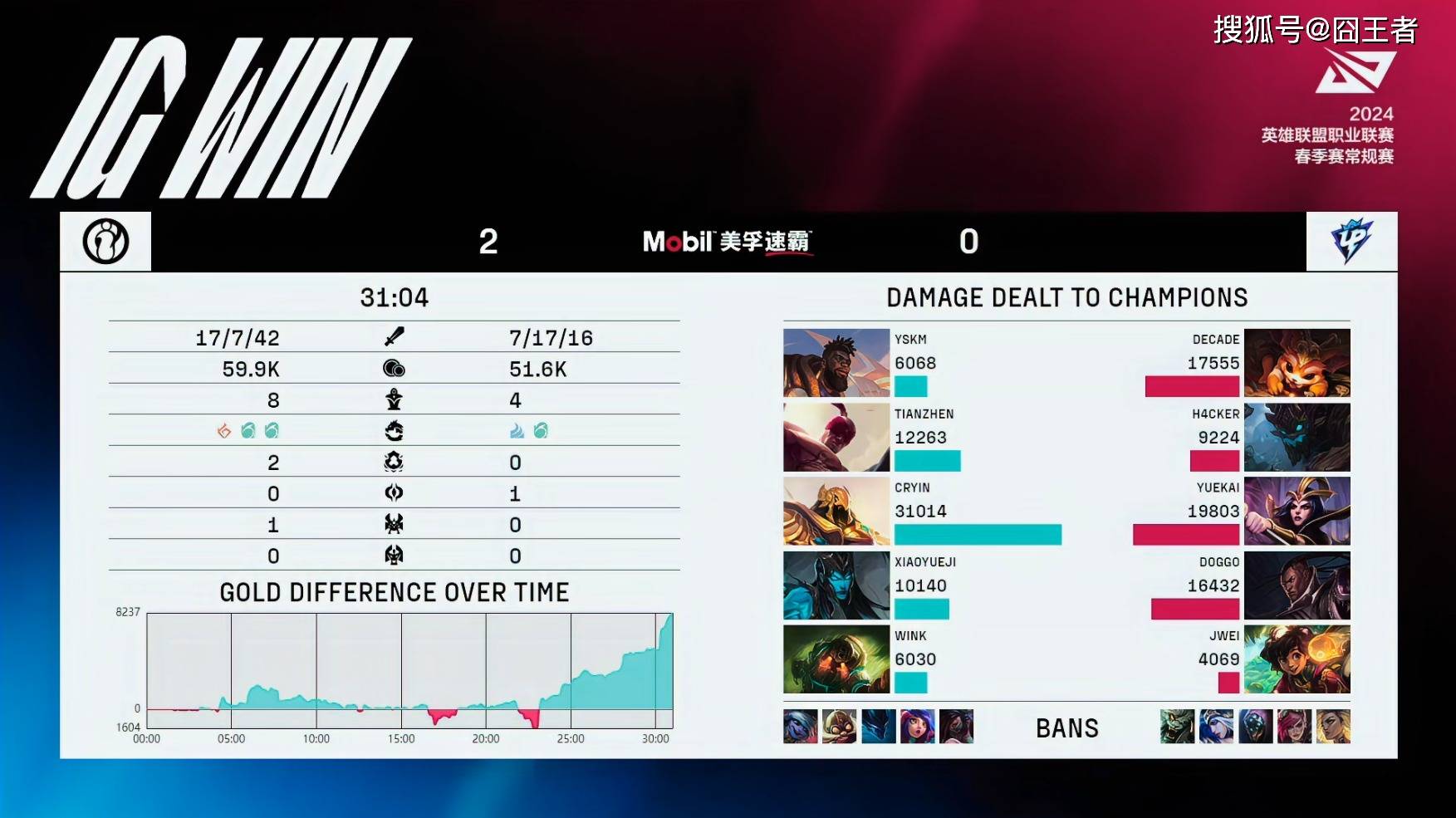
Task: Open CRYIN's Azir portrait
Action: (x=836, y=511)
